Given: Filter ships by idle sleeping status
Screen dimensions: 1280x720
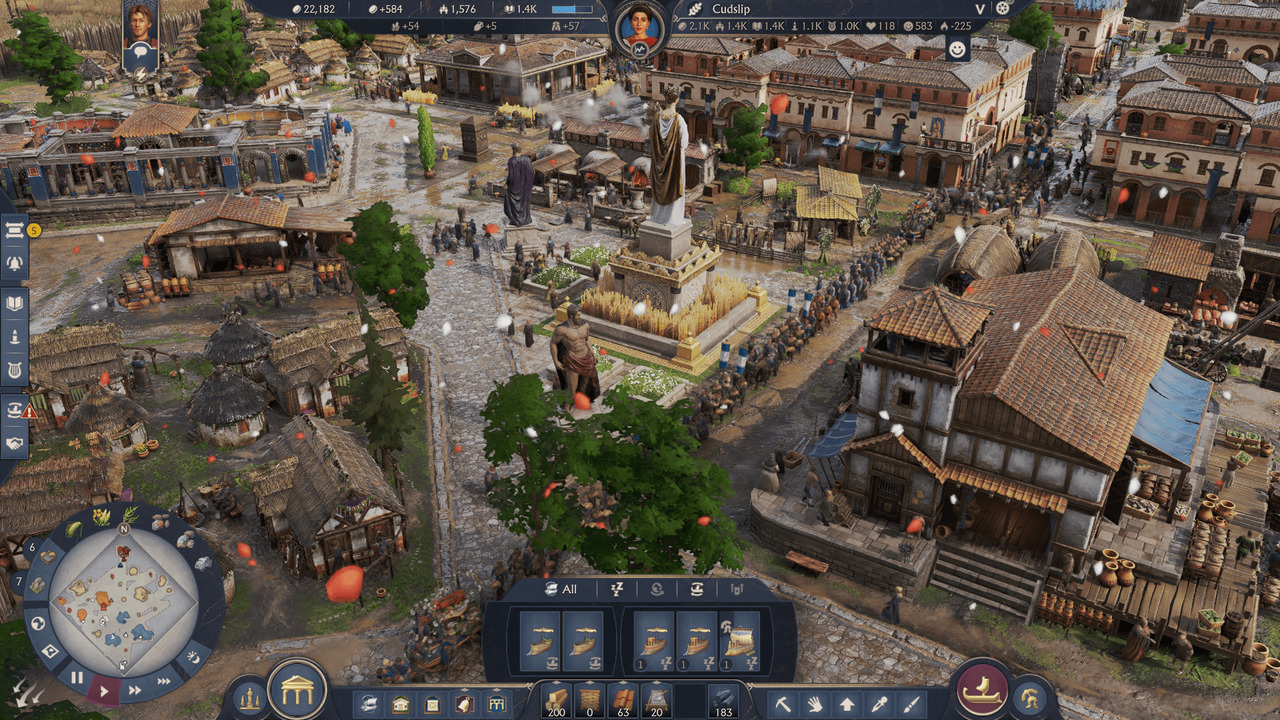Looking at the screenshot, I should coord(617,589).
